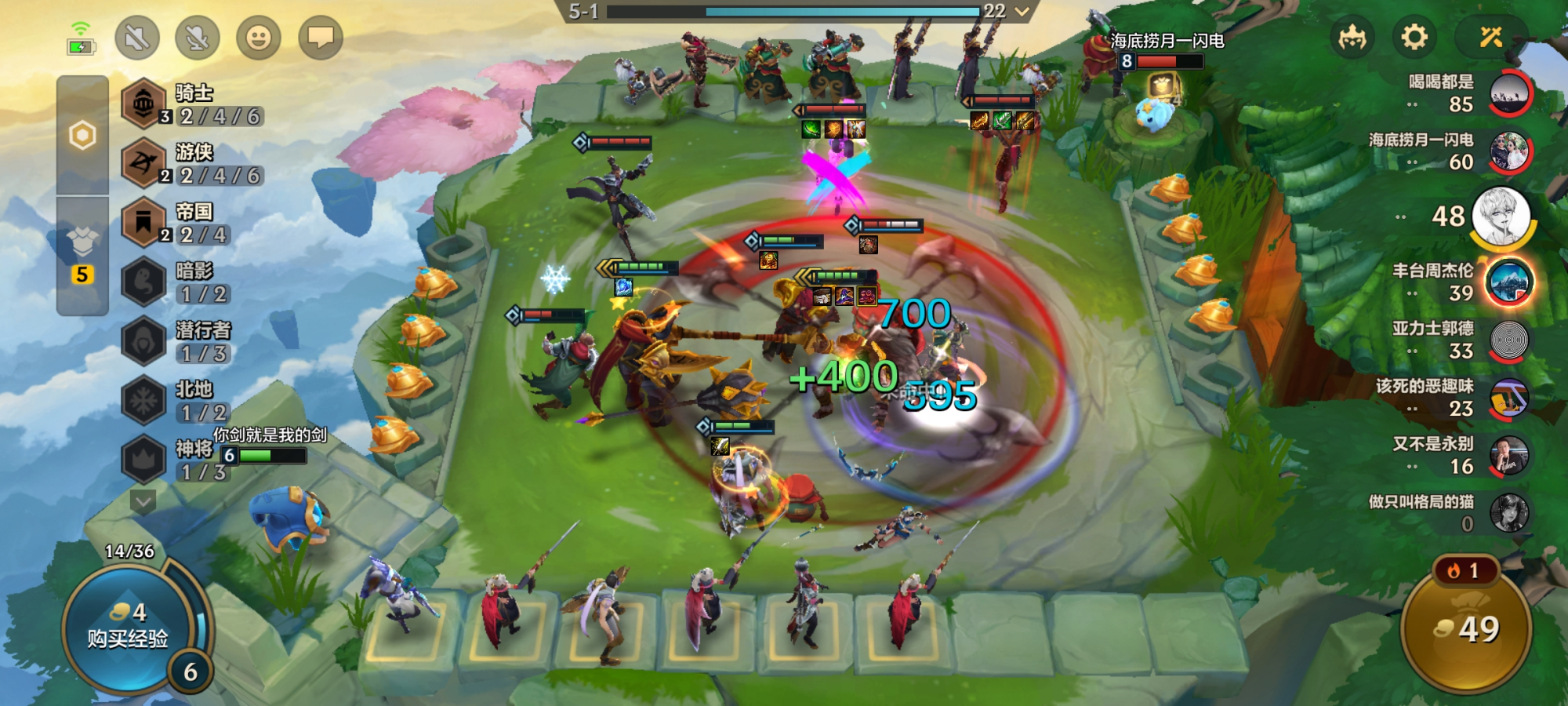This screenshot has width=1568, height=706.
Task: Expand the stage 5-1 round dropdown arrow
Action: (1022, 11)
